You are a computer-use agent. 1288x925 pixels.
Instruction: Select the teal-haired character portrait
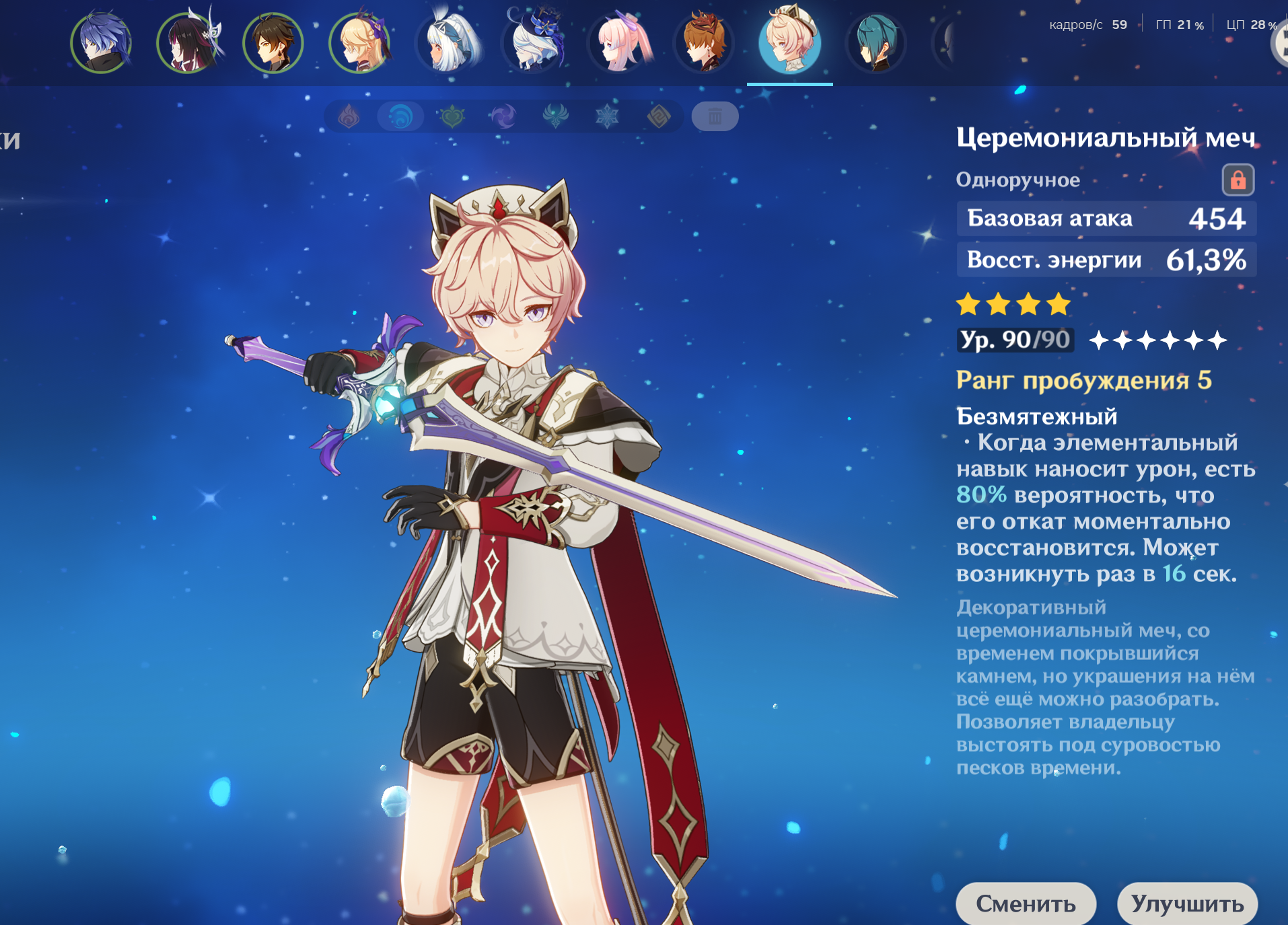876,43
